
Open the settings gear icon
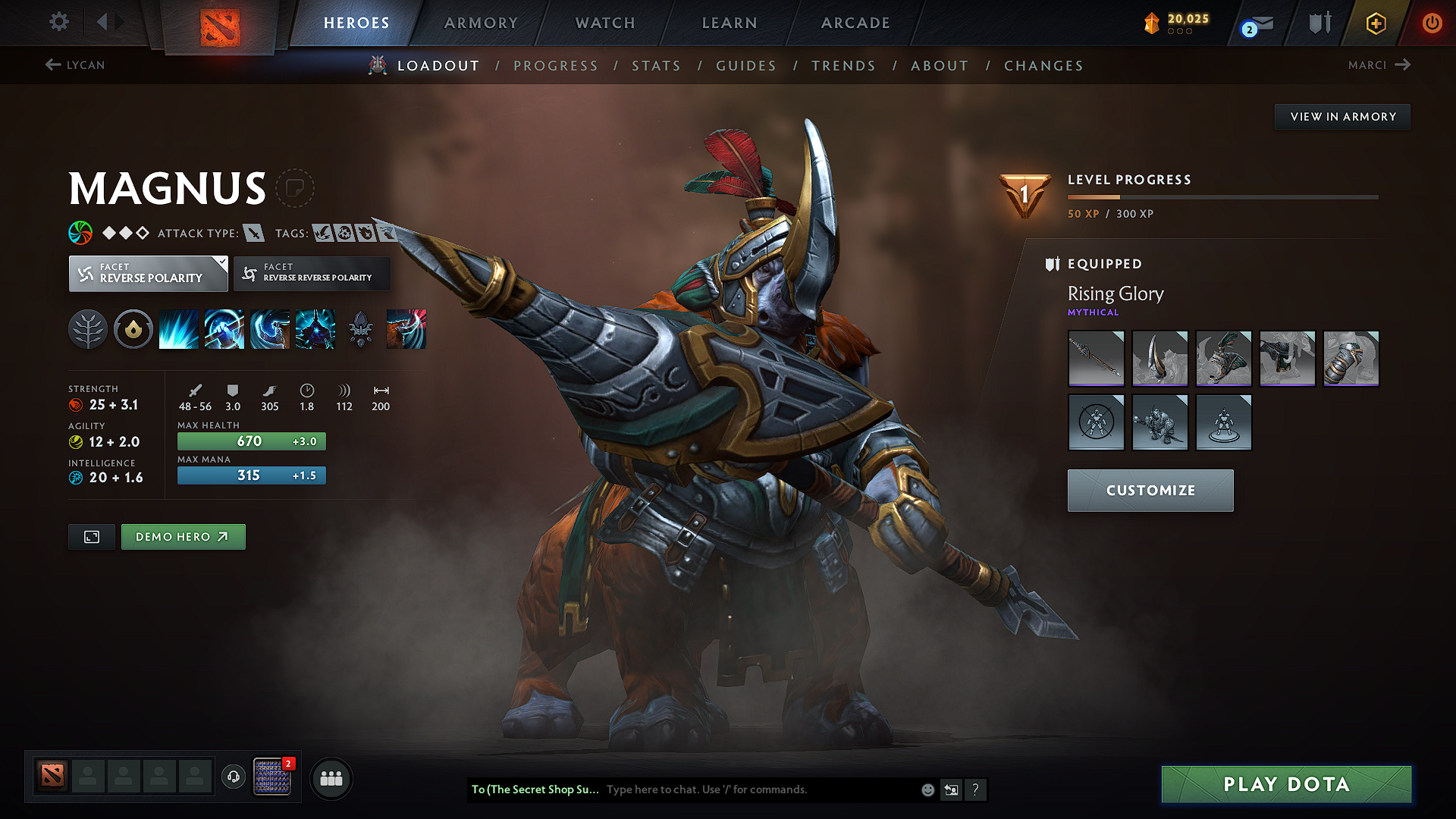[x=59, y=22]
